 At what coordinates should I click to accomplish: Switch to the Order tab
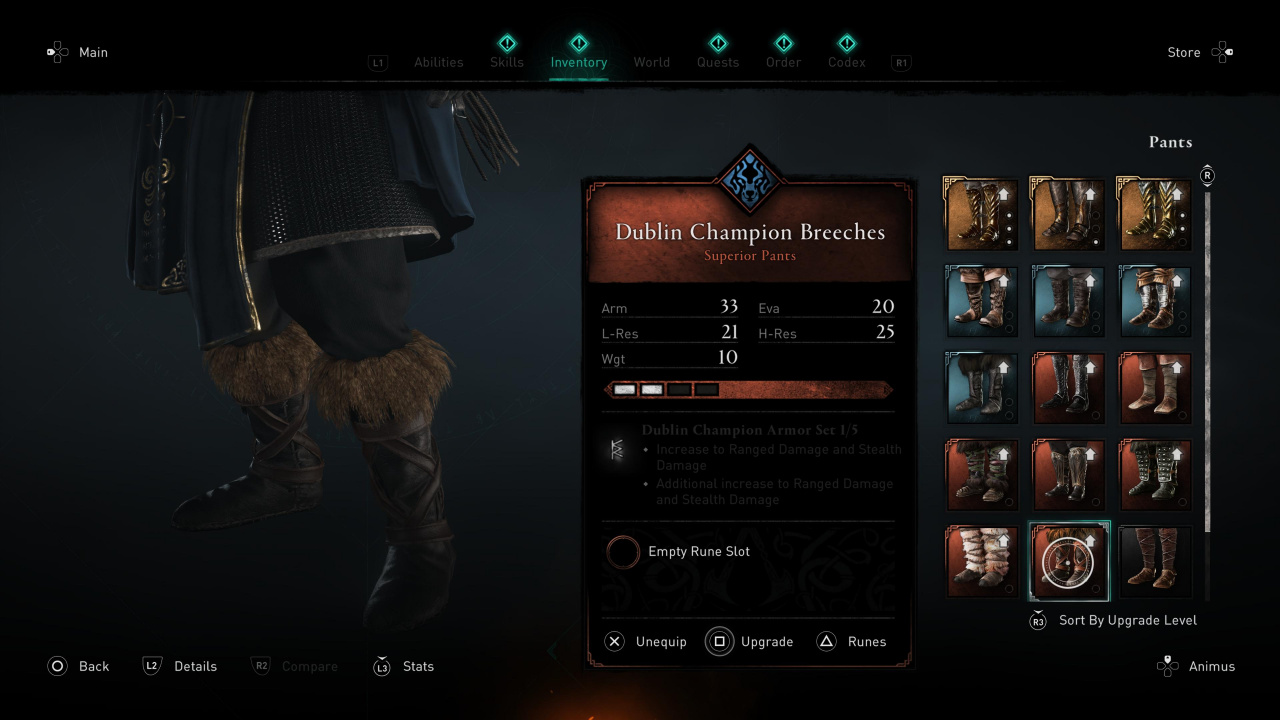784,62
